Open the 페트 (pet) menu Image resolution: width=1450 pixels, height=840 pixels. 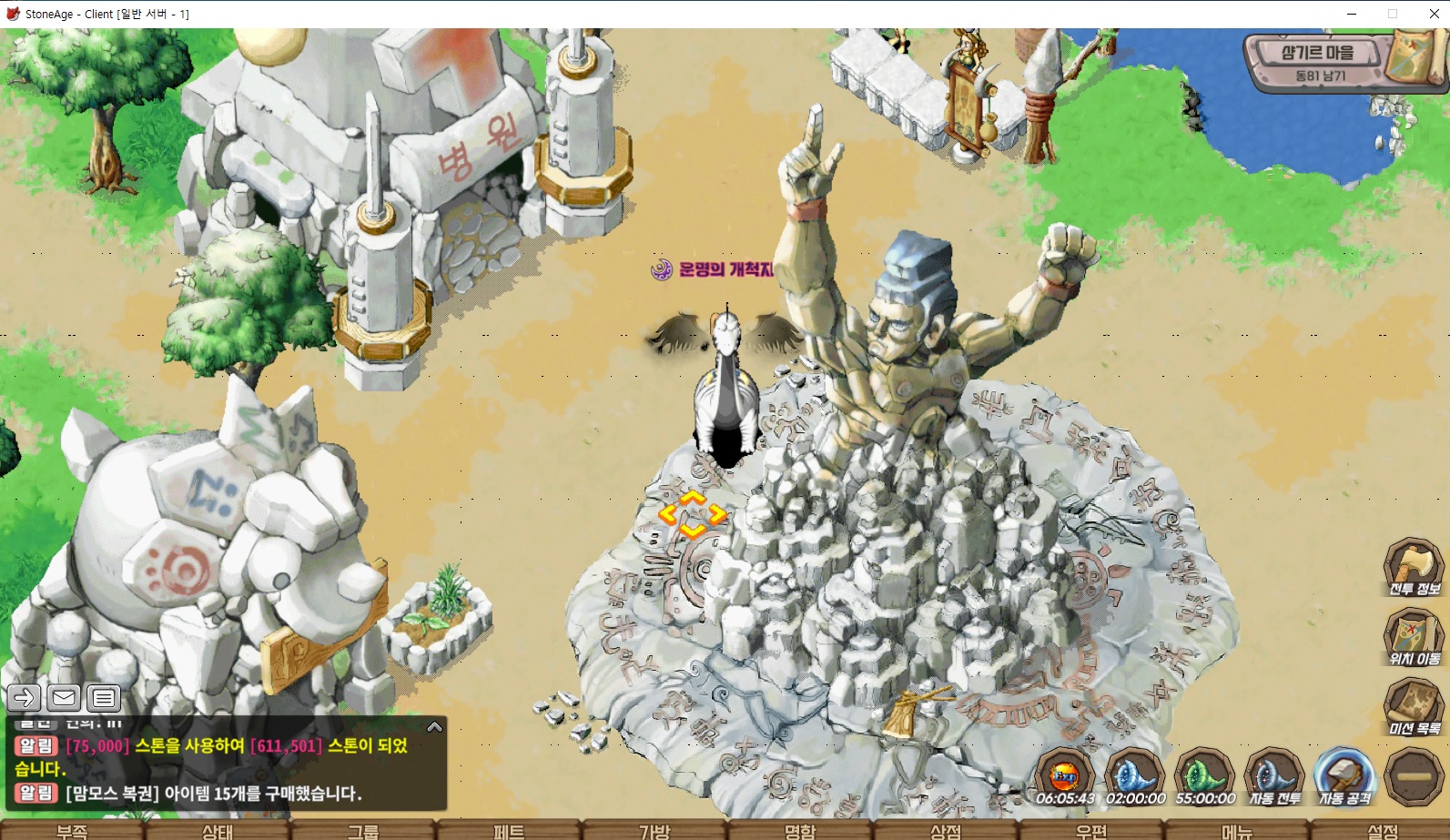(x=509, y=830)
